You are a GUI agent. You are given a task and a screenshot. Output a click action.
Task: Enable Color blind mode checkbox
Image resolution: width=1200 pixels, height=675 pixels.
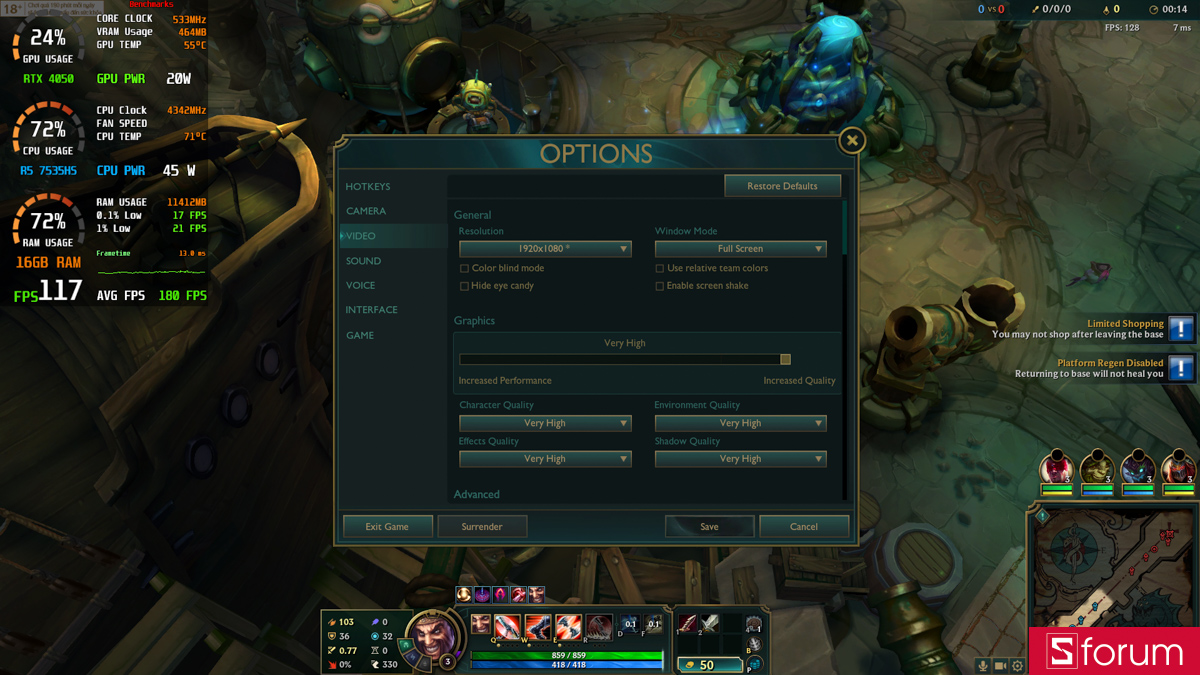pos(464,269)
